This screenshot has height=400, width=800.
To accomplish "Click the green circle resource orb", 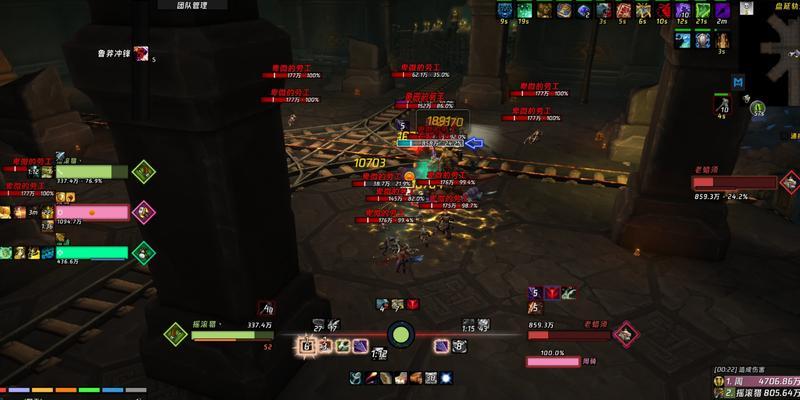I will click(x=400, y=334).
